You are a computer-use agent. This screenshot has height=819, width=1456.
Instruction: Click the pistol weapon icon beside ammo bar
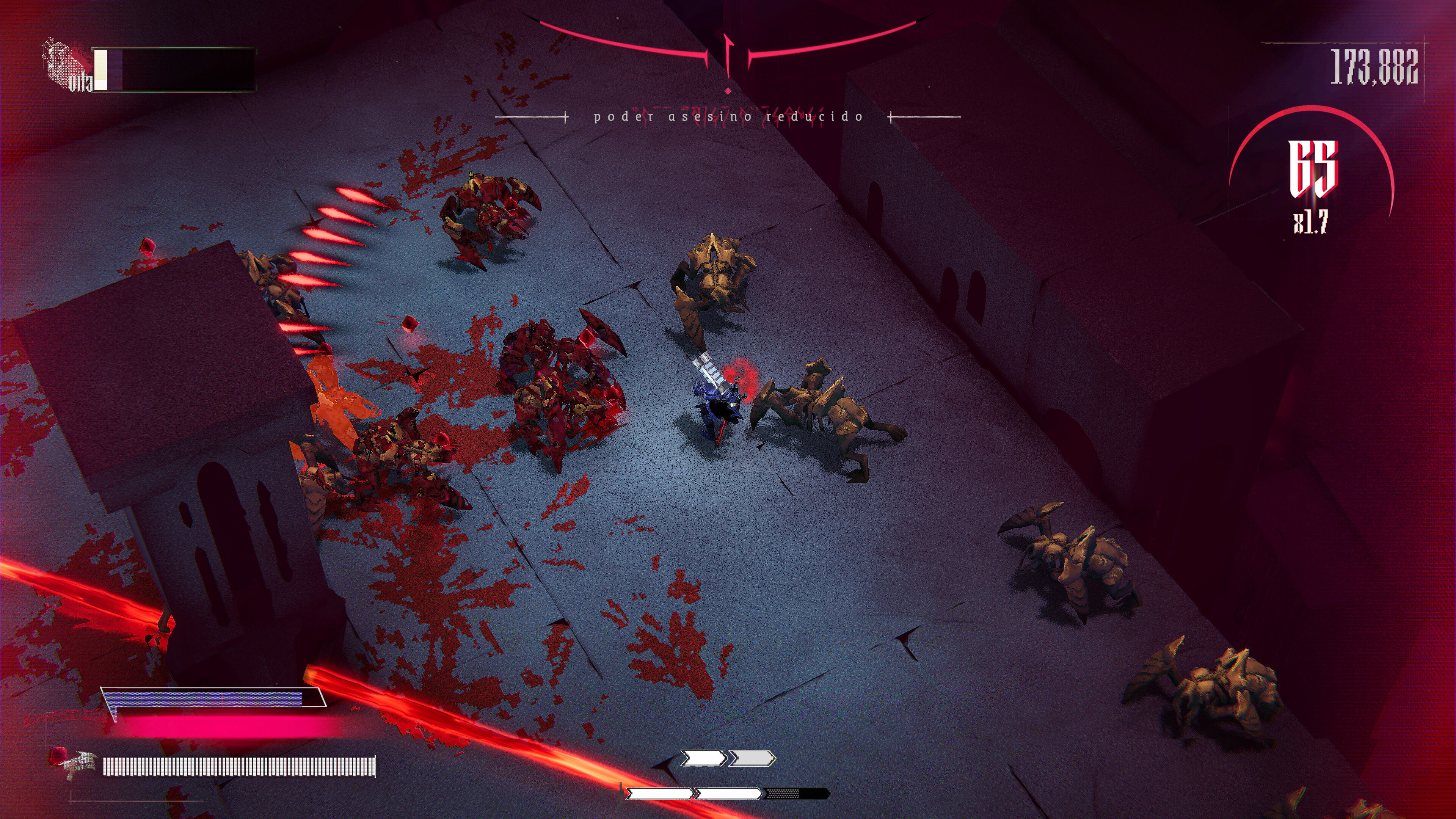(78, 764)
